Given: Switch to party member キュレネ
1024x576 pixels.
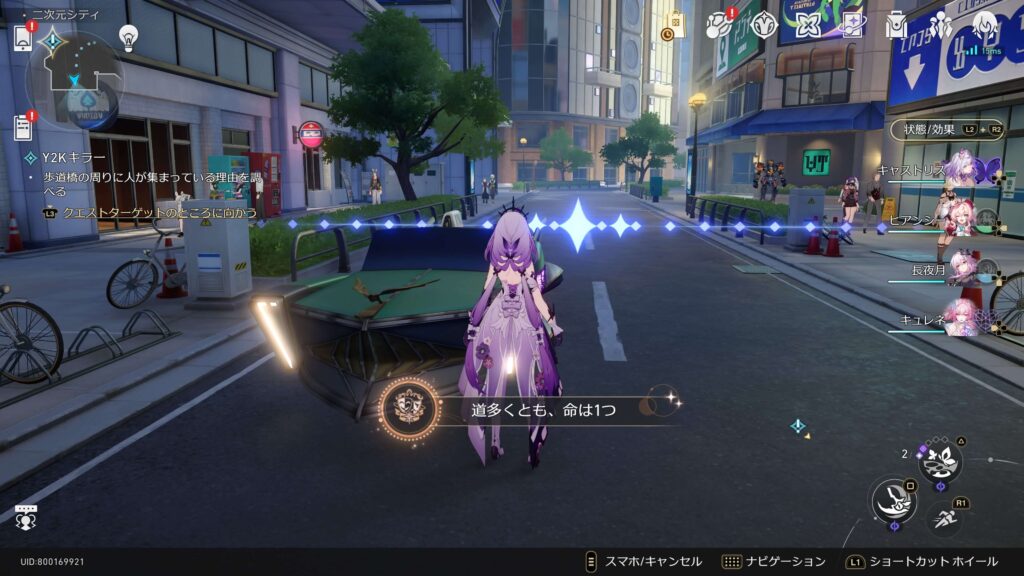Looking at the screenshot, I should 962,316.
